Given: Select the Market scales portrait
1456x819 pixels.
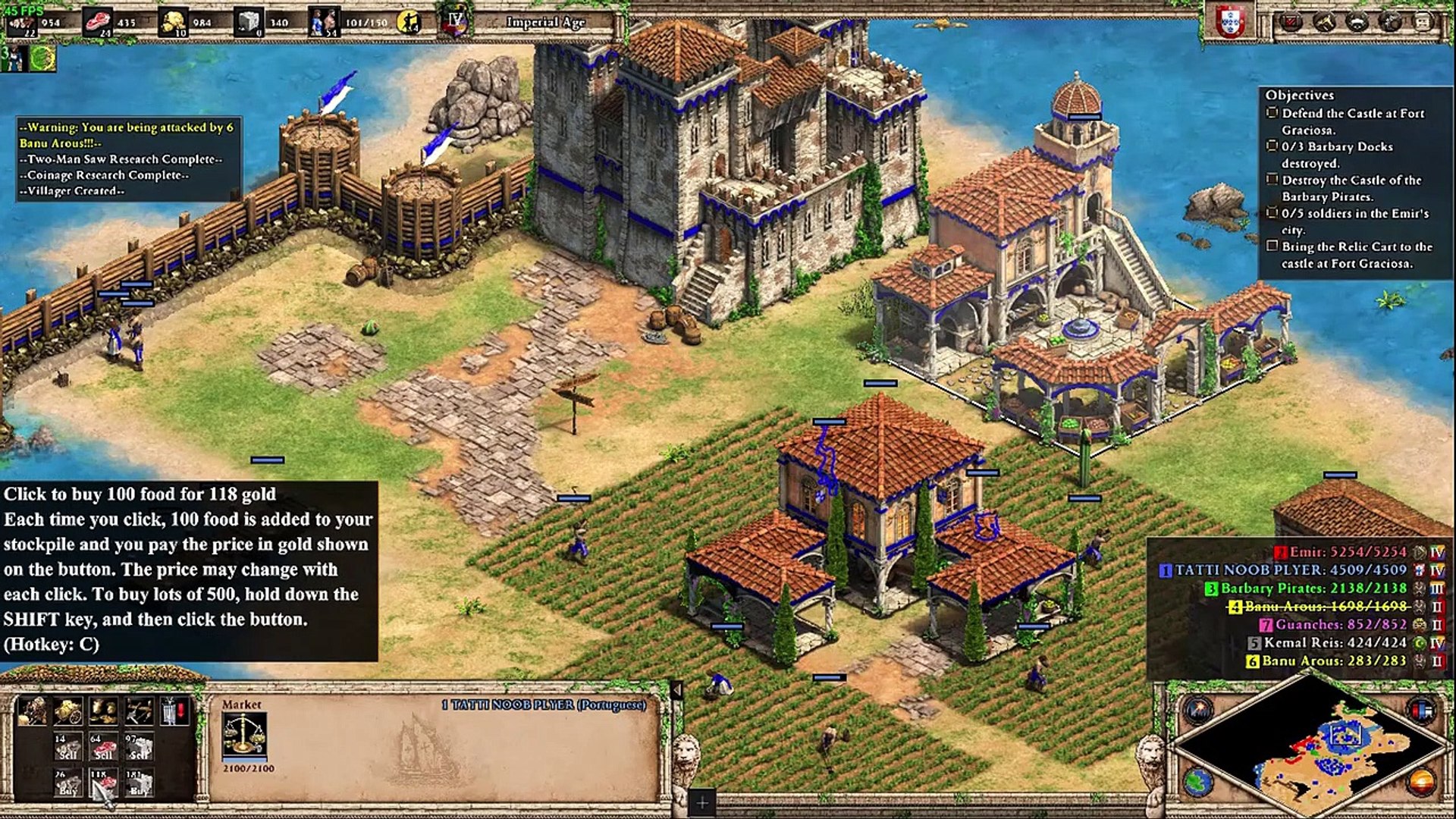Looking at the screenshot, I should click(x=244, y=735).
